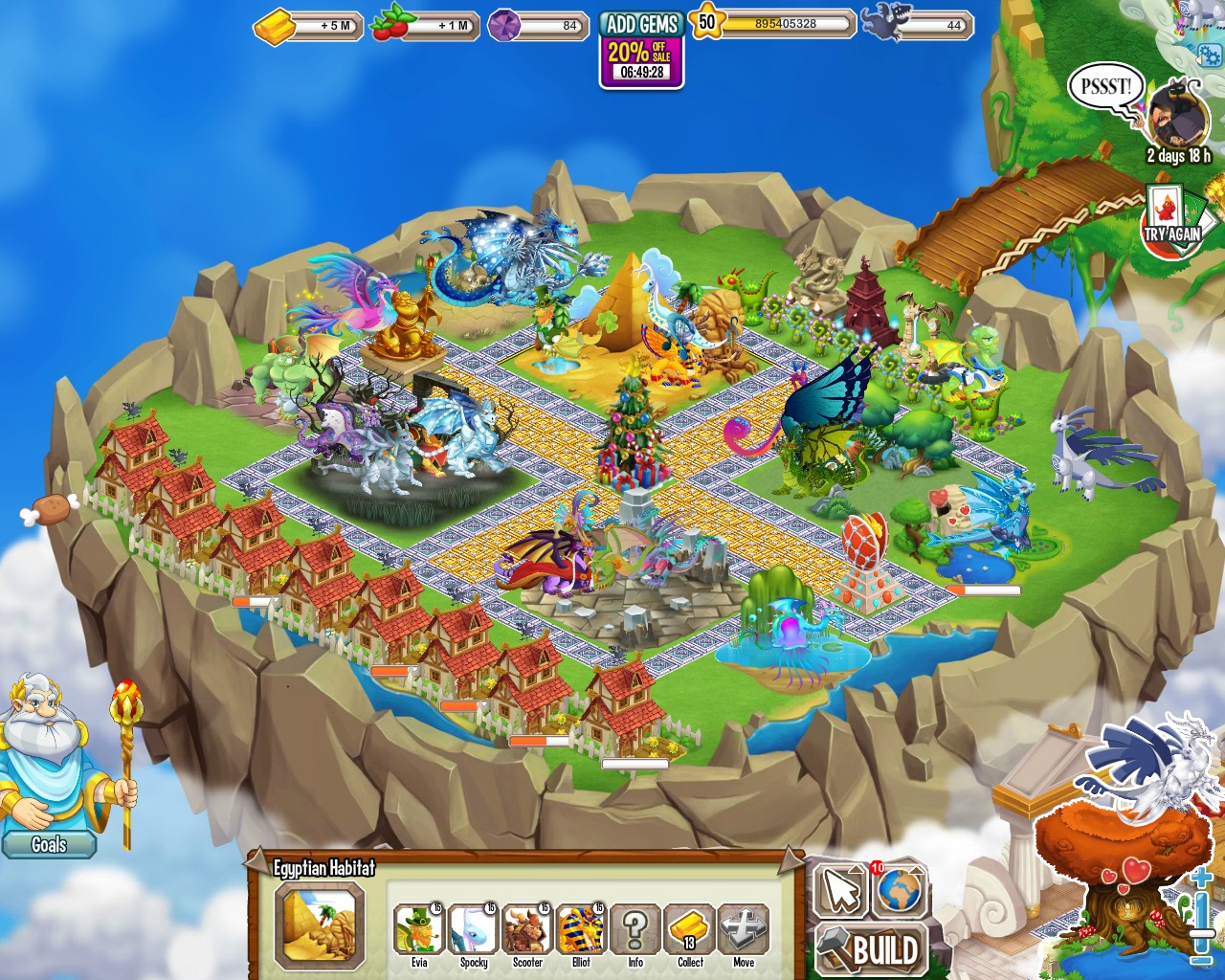Open the ADD GEMS 20% off sale
Image resolution: width=1225 pixels, height=980 pixels.
[x=641, y=50]
